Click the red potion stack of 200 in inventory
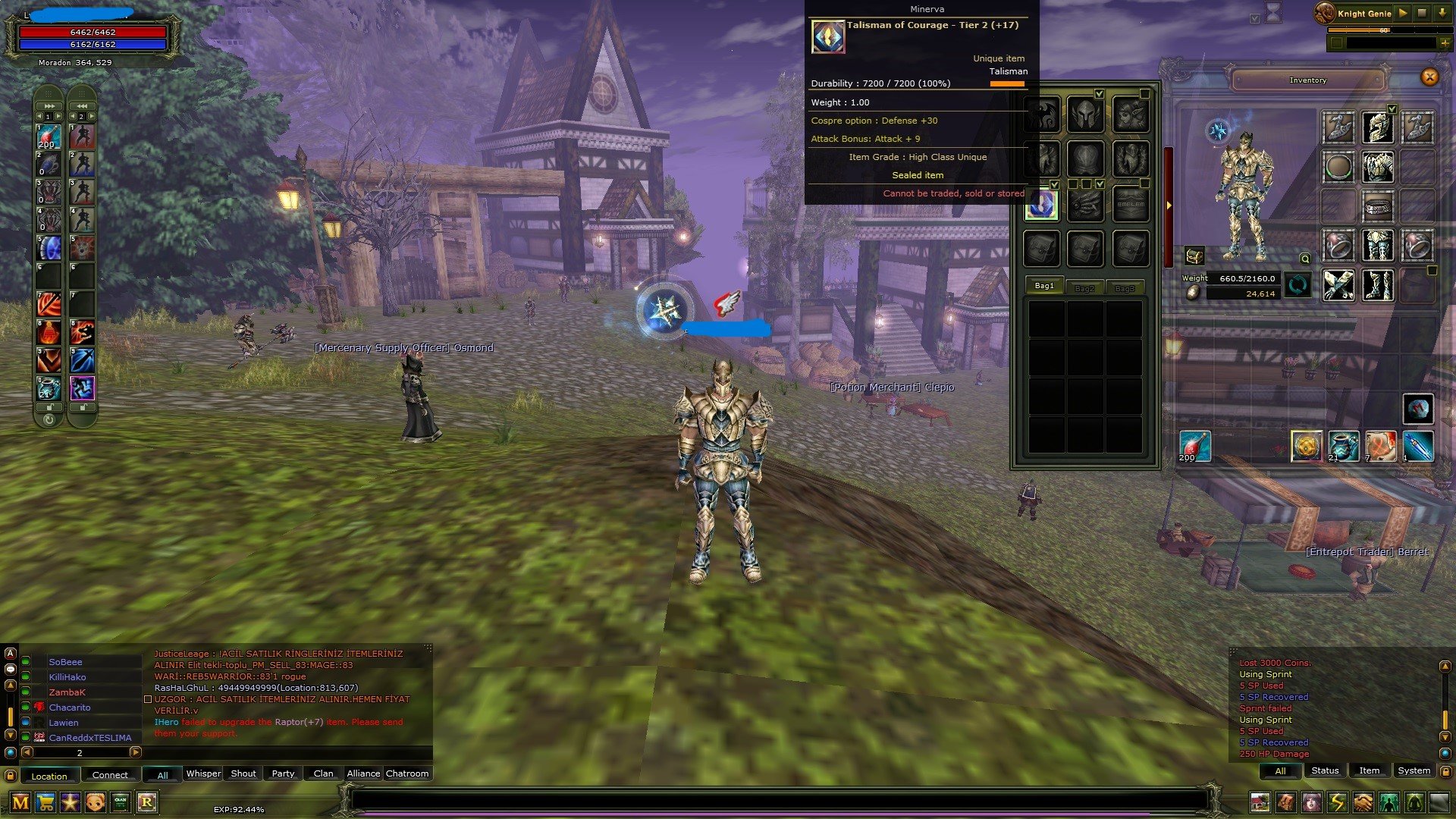This screenshot has width=1456, height=819. 1194,446
